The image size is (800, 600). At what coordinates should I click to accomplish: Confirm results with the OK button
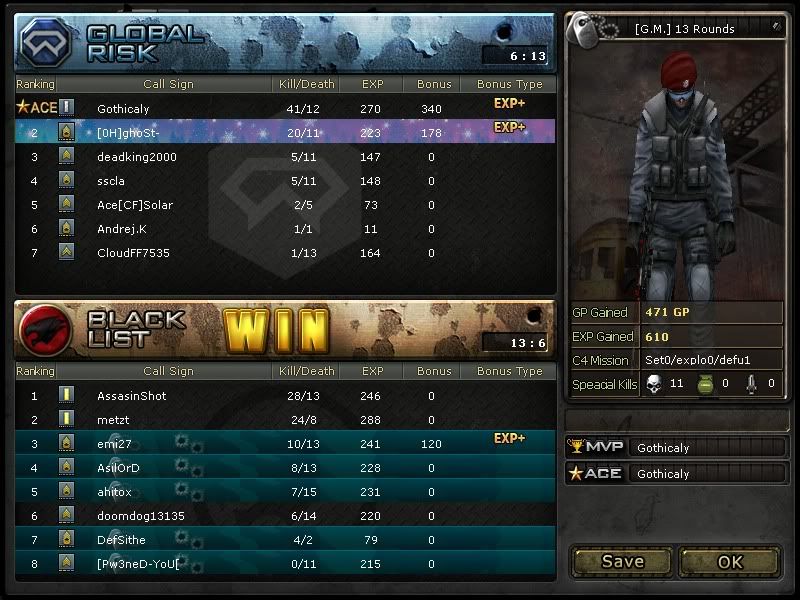pyautogui.click(x=730, y=561)
